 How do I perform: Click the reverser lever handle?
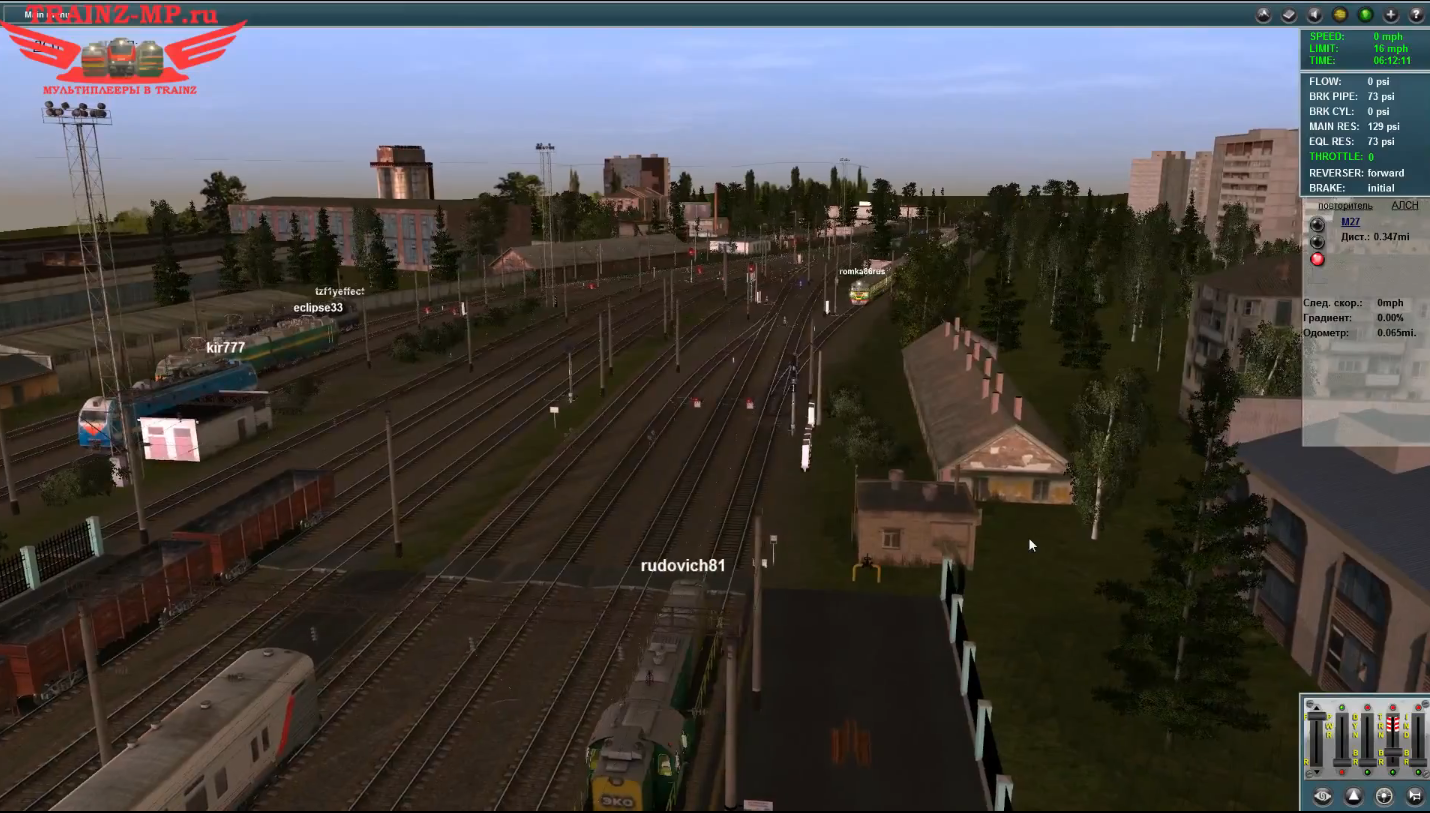click(1316, 717)
